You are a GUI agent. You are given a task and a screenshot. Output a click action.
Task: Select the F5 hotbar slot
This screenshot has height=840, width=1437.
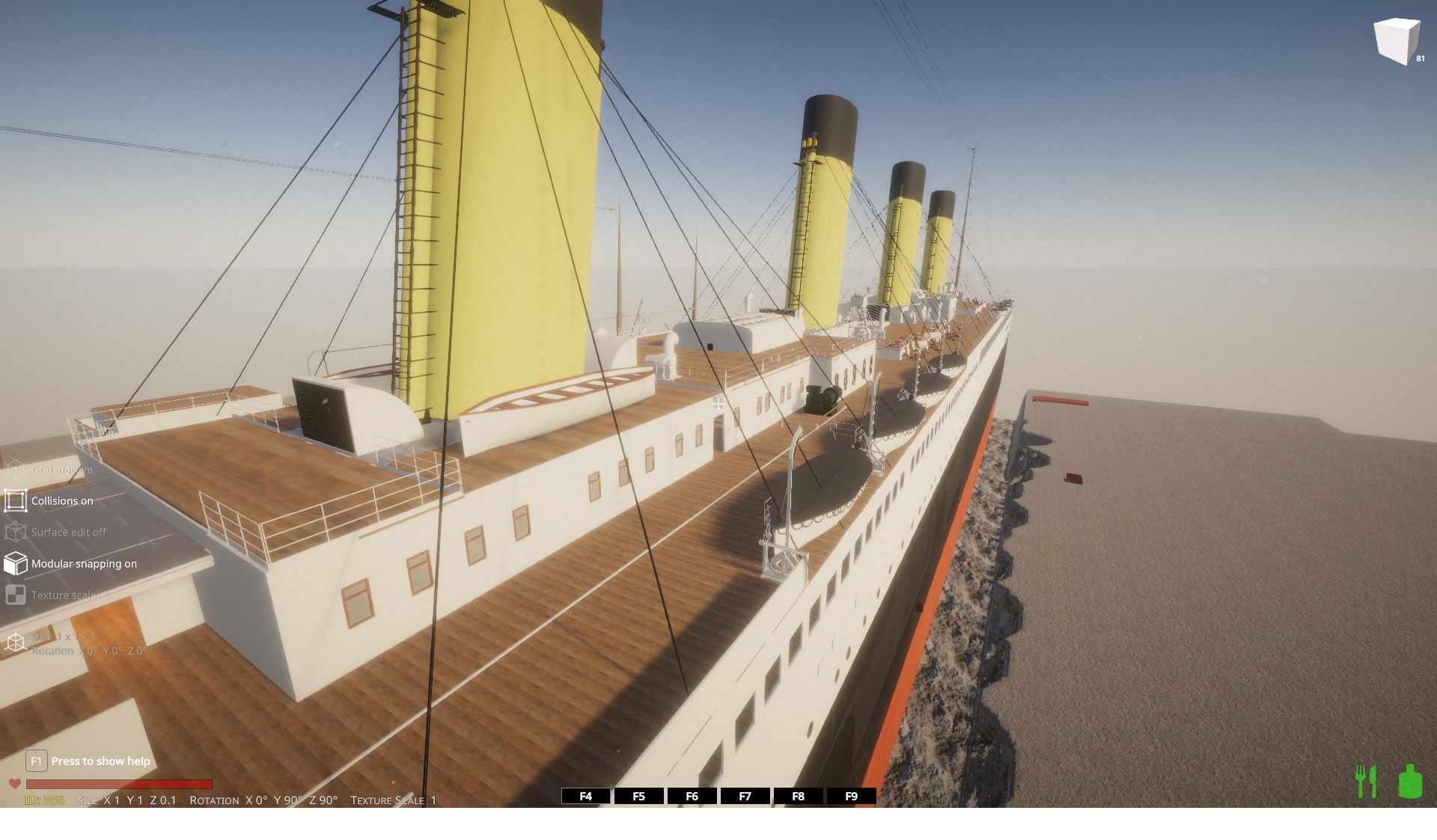(x=638, y=796)
